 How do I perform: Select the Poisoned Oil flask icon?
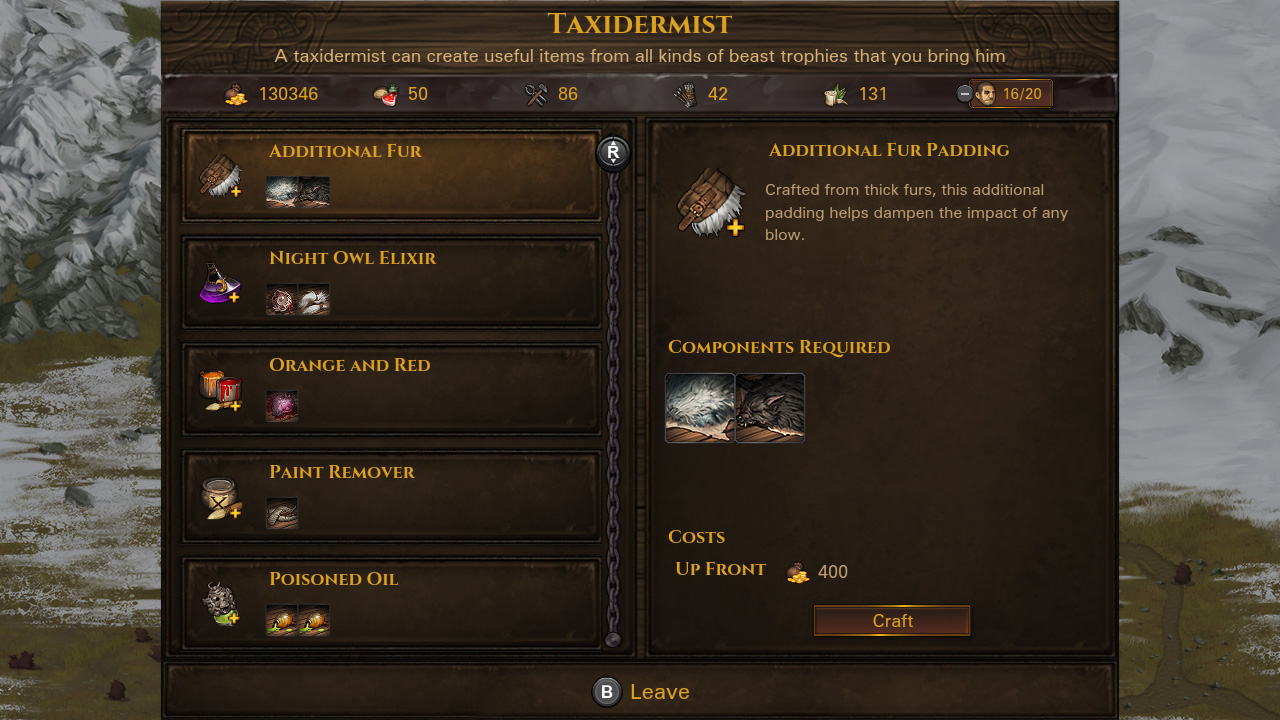pyautogui.click(x=222, y=604)
